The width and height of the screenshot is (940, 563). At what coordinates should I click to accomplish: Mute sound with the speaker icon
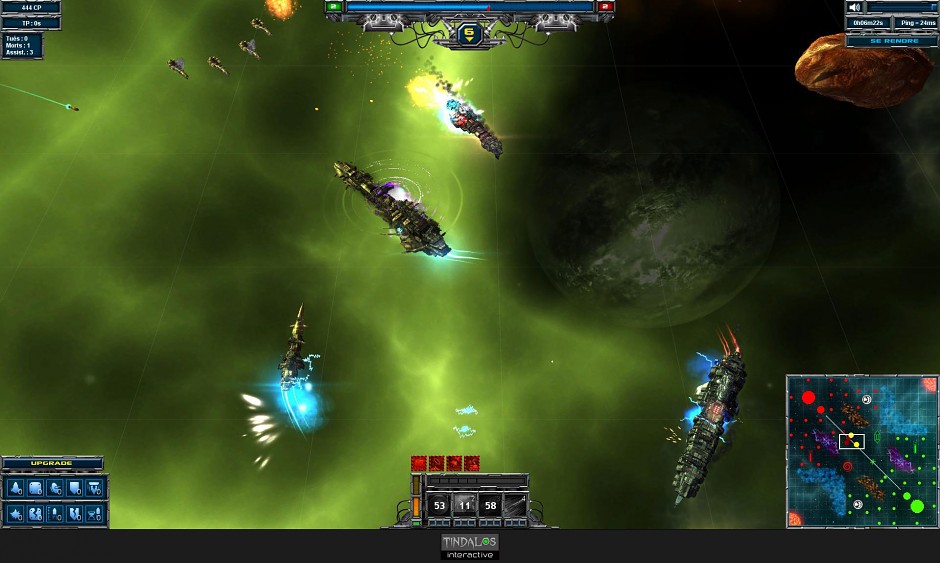tap(856, 7)
